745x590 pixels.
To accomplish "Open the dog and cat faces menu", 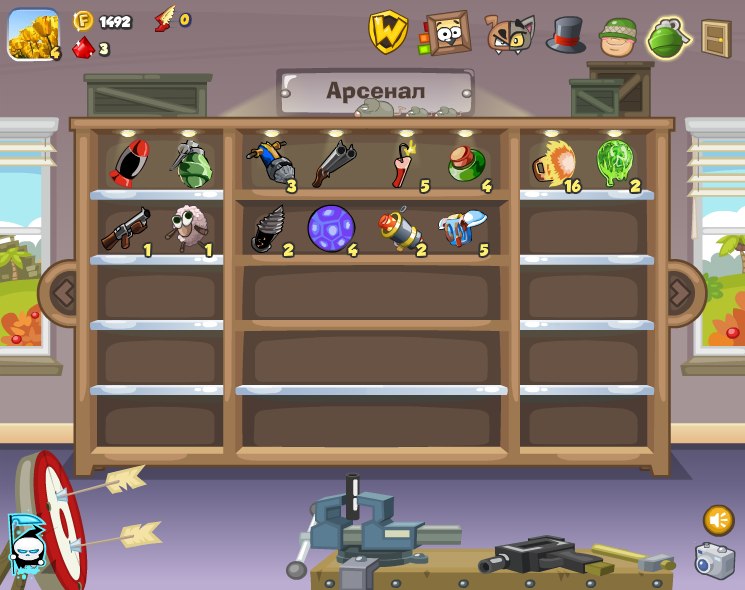I will tap(510, 34).
